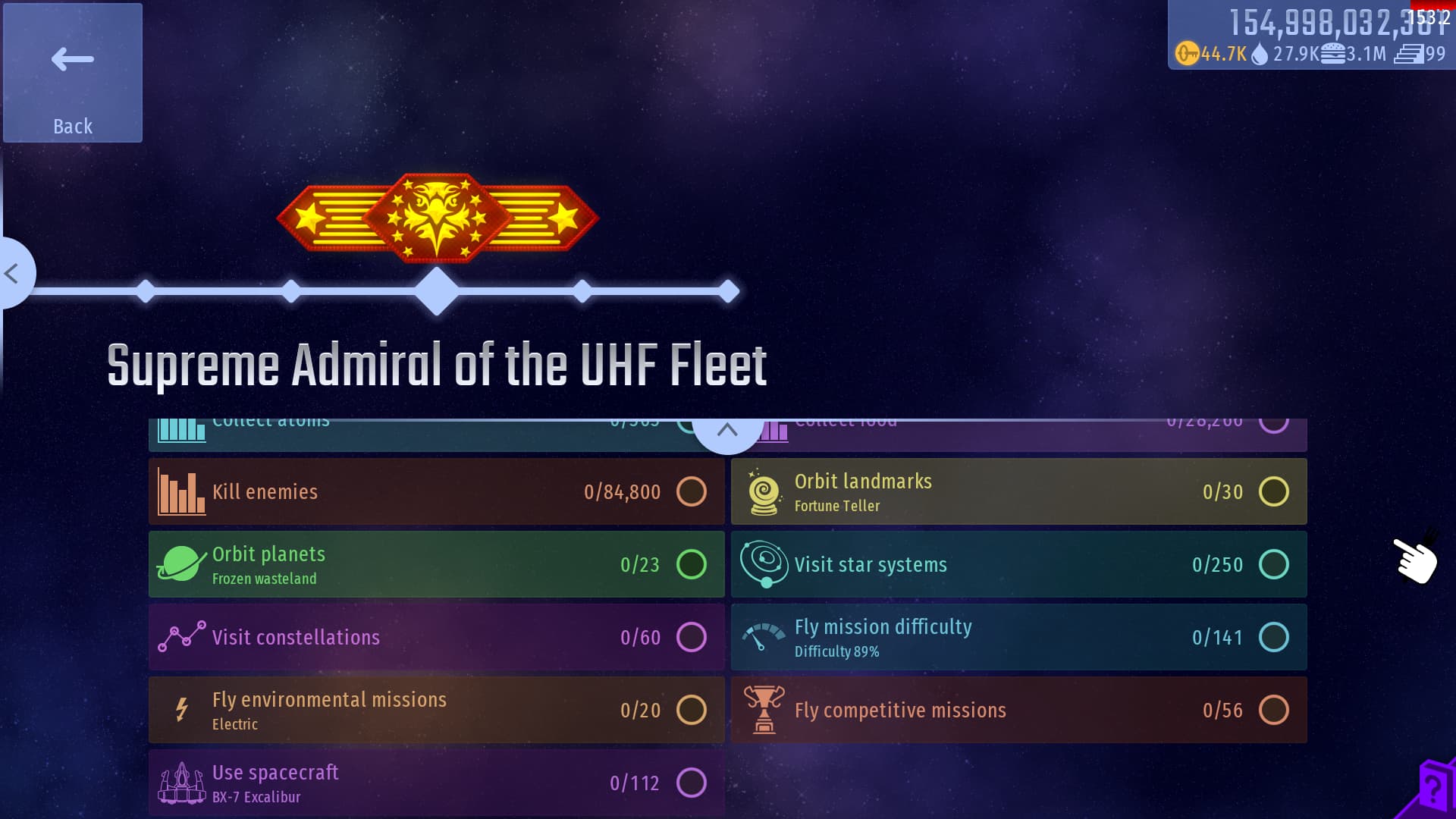The width and height of the screenshot is (1456, 819).
Task: Jump to the last rank marker on timeline
Action: tap(729, 291)
